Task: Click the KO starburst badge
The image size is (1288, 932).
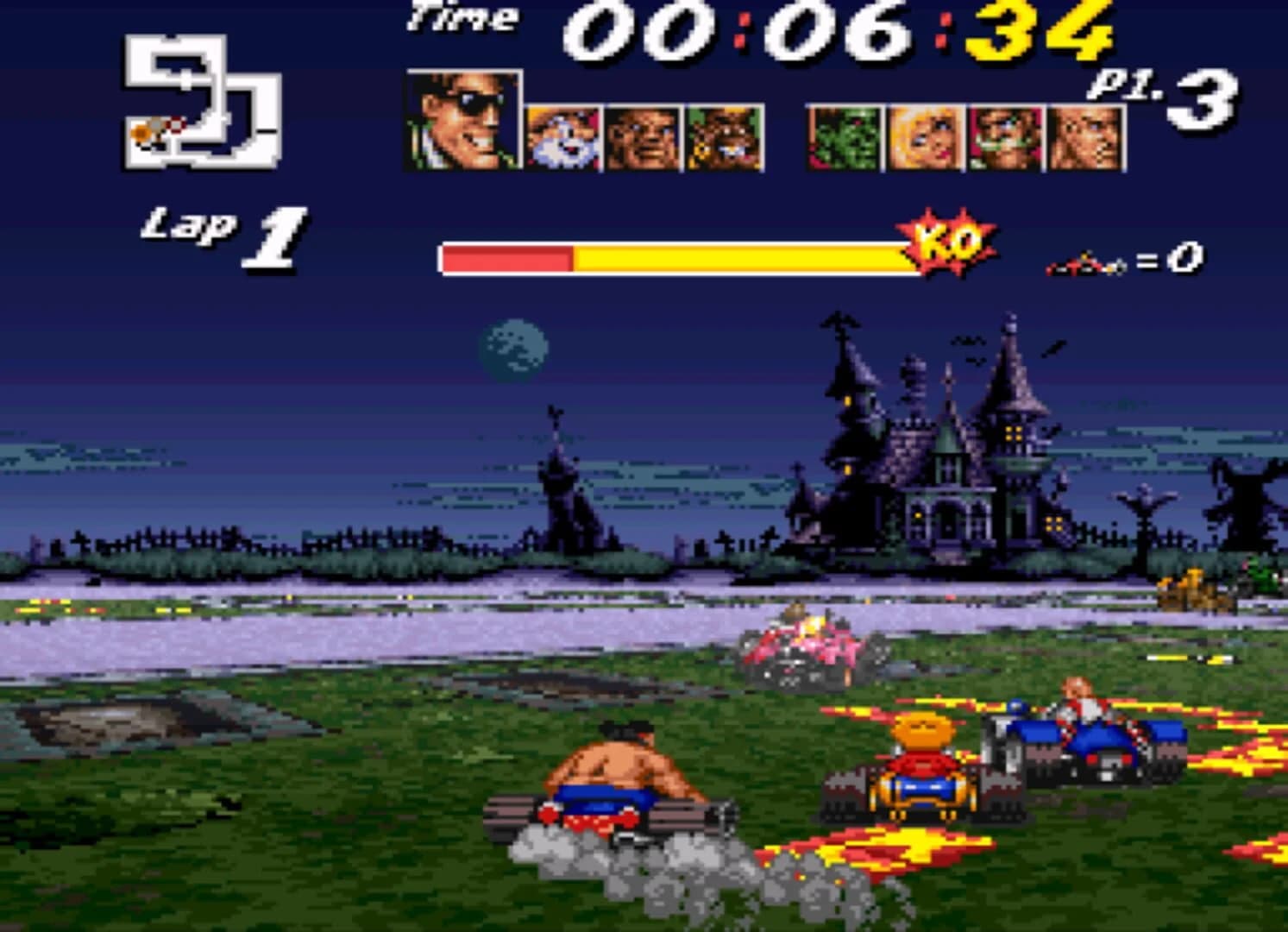Action: click(x=945, y=246)
